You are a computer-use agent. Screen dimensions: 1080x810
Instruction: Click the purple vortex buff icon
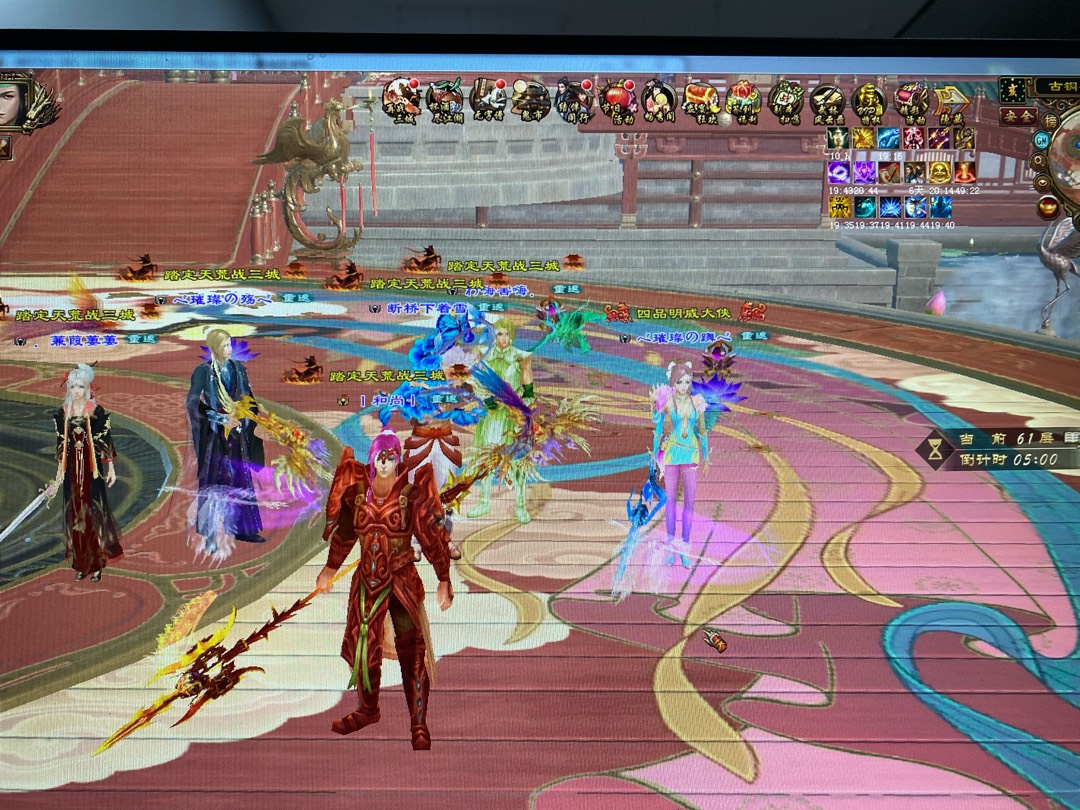click(x=838, y=172)
